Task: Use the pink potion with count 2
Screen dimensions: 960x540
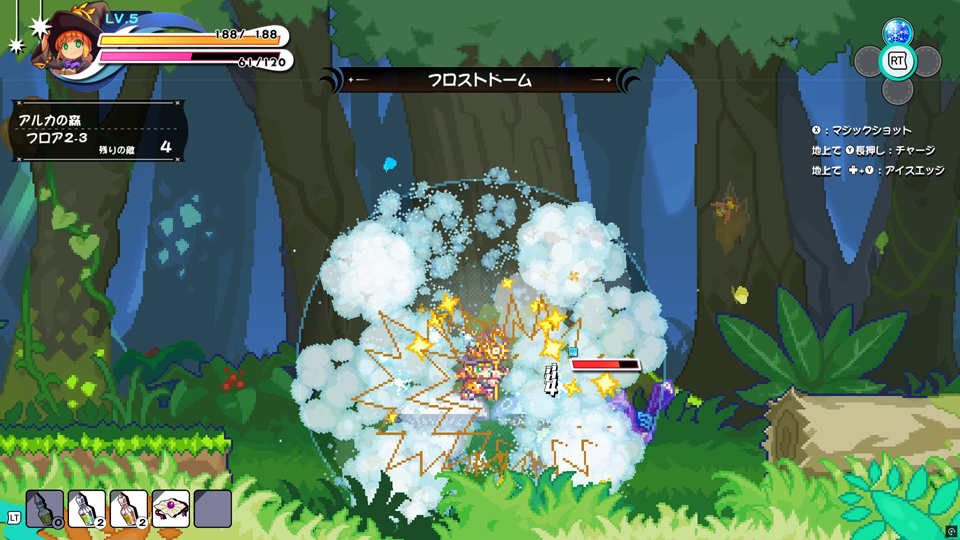Action: pos(129,508)
